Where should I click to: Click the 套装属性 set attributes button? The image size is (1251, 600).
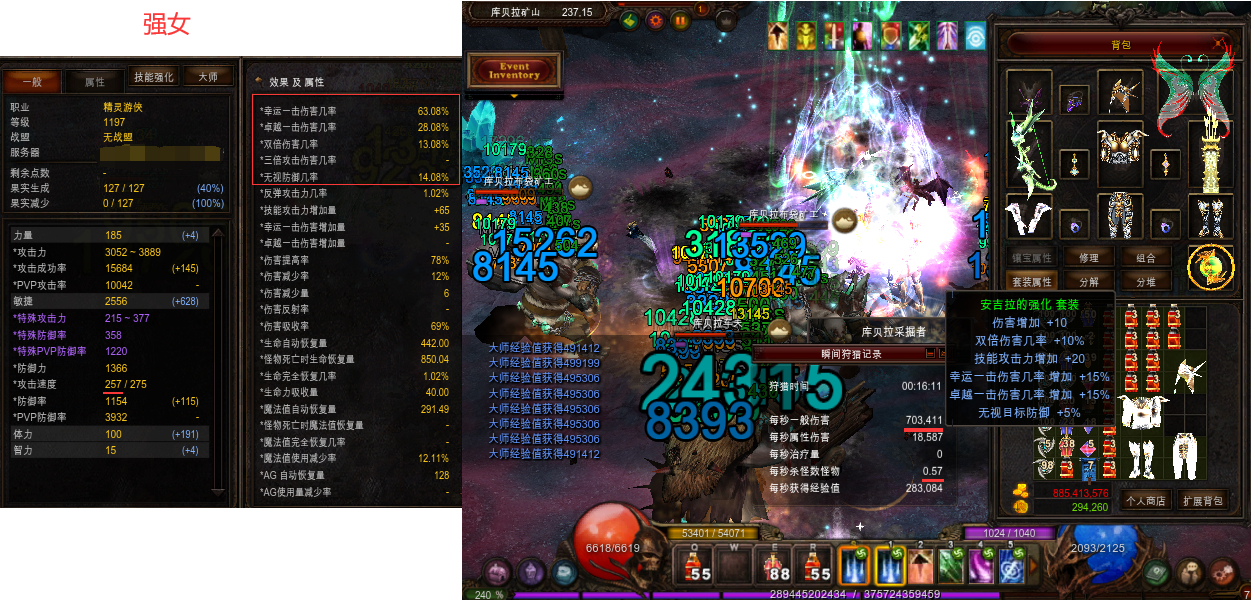pos(1032,282)
